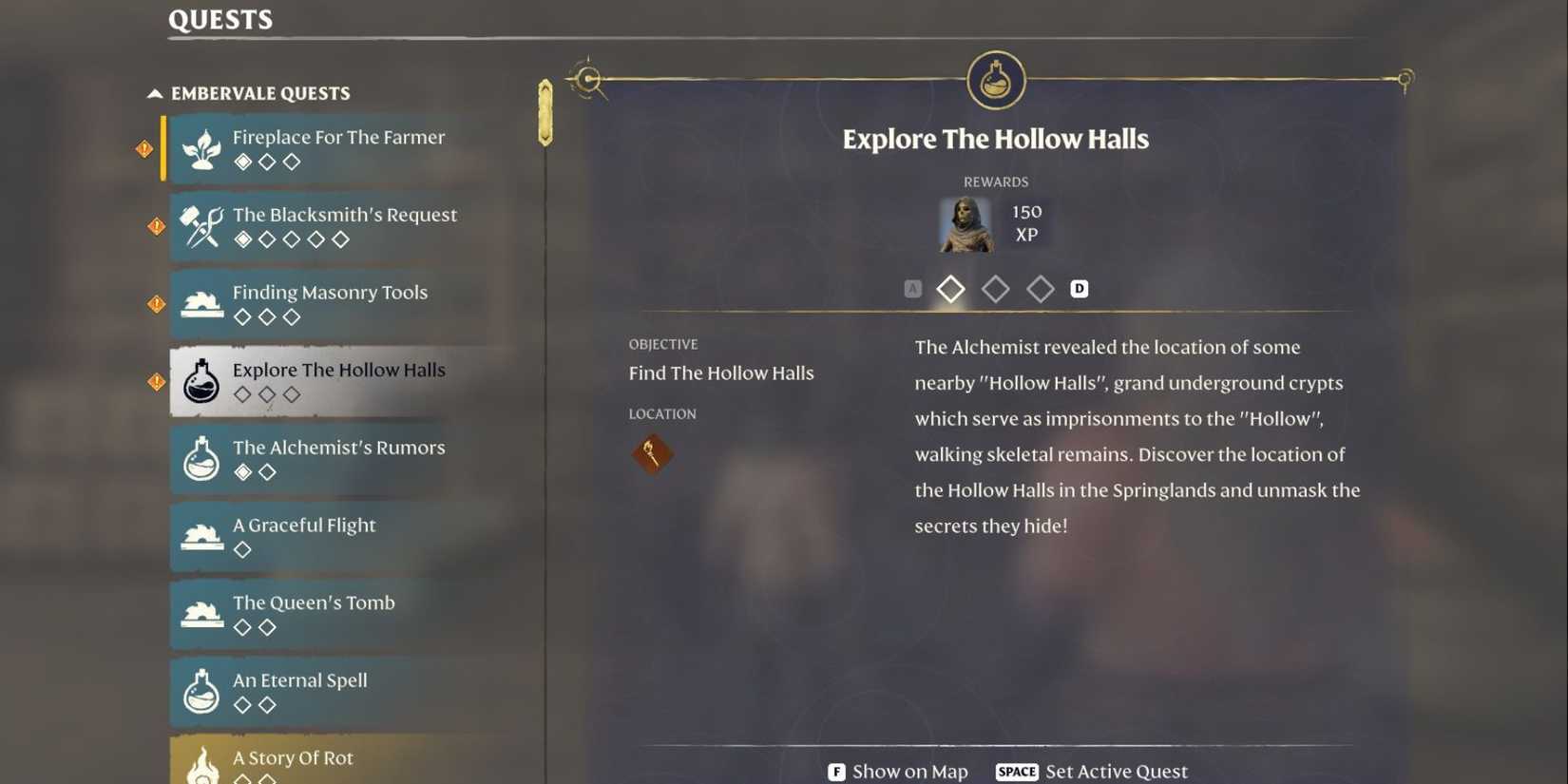Click the flame icon on A Story Of Rot
Image resolution: width=1568 pixels, height=784 pixels.
[x=201, y=765]
